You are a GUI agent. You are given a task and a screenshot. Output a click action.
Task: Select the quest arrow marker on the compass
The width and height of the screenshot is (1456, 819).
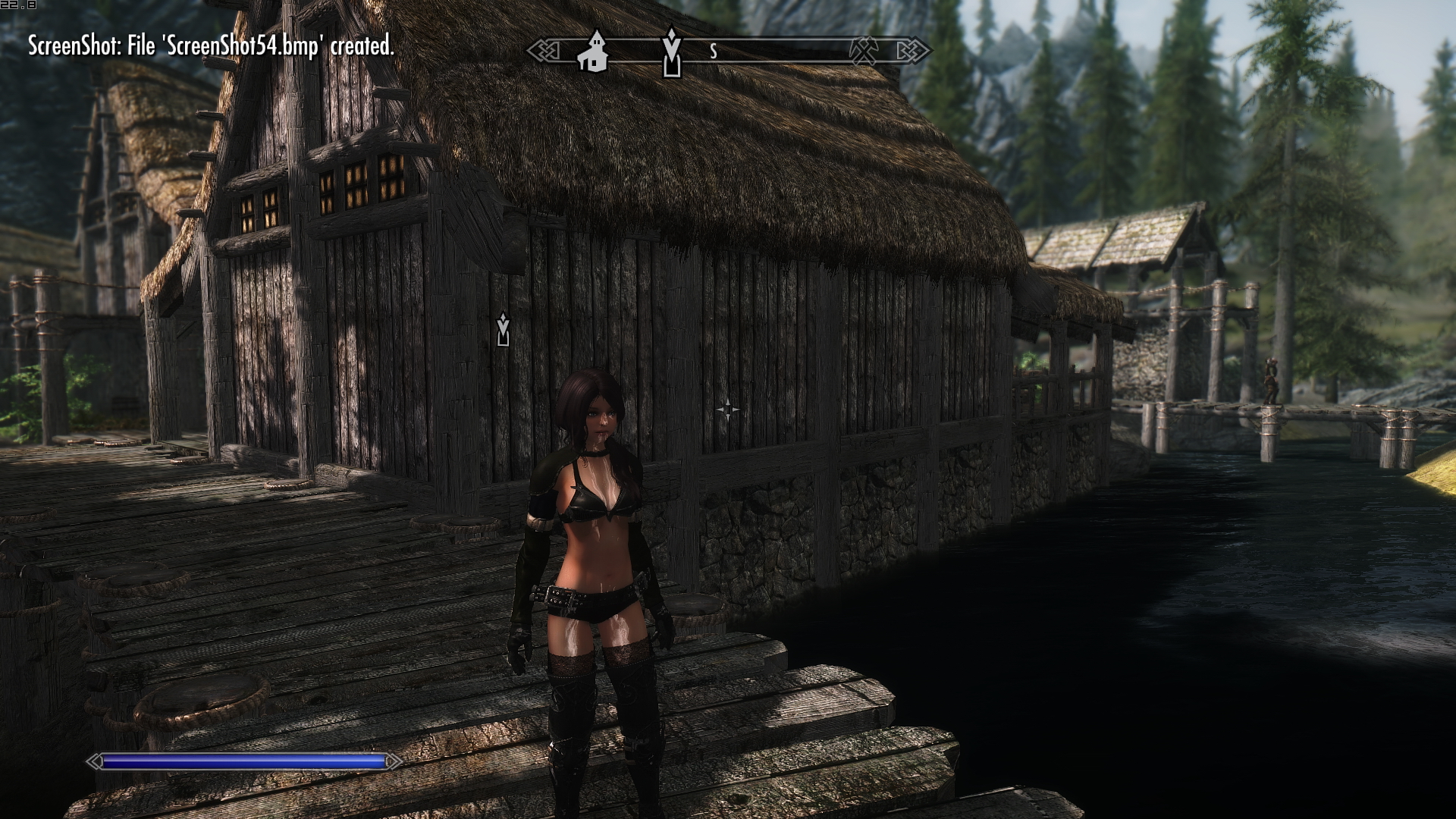[x=671, y=52]
